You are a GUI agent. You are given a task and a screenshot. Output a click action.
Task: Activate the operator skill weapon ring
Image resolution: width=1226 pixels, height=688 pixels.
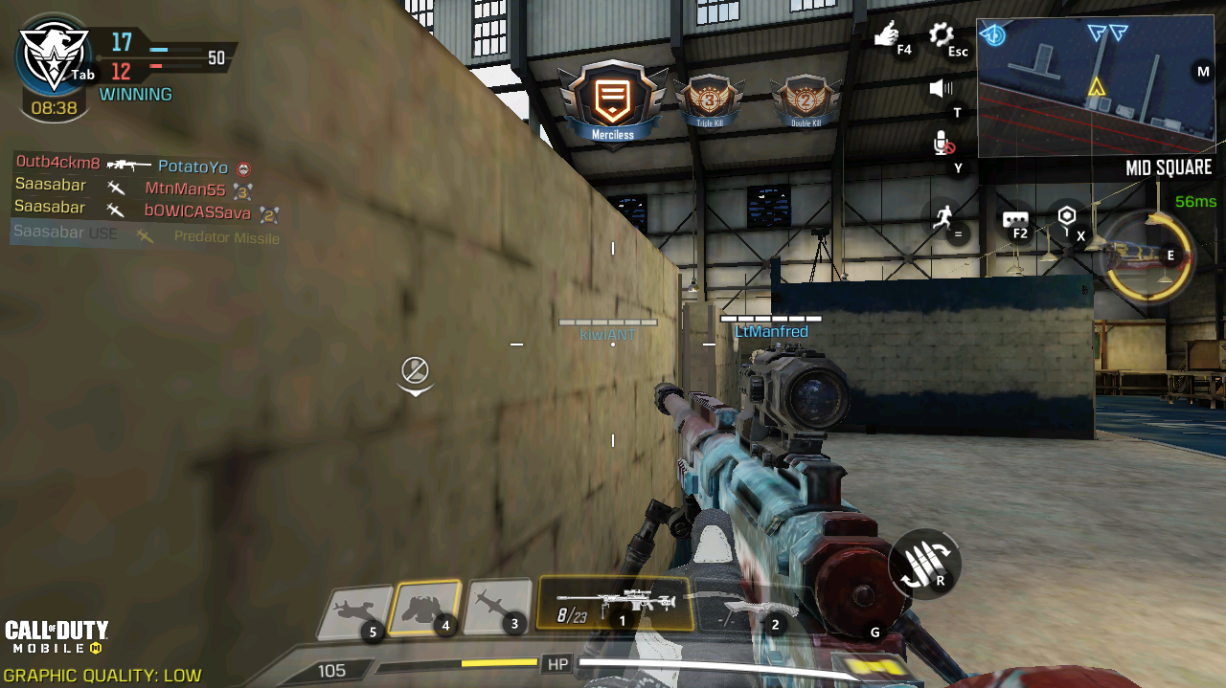(x=1147, y=256)
